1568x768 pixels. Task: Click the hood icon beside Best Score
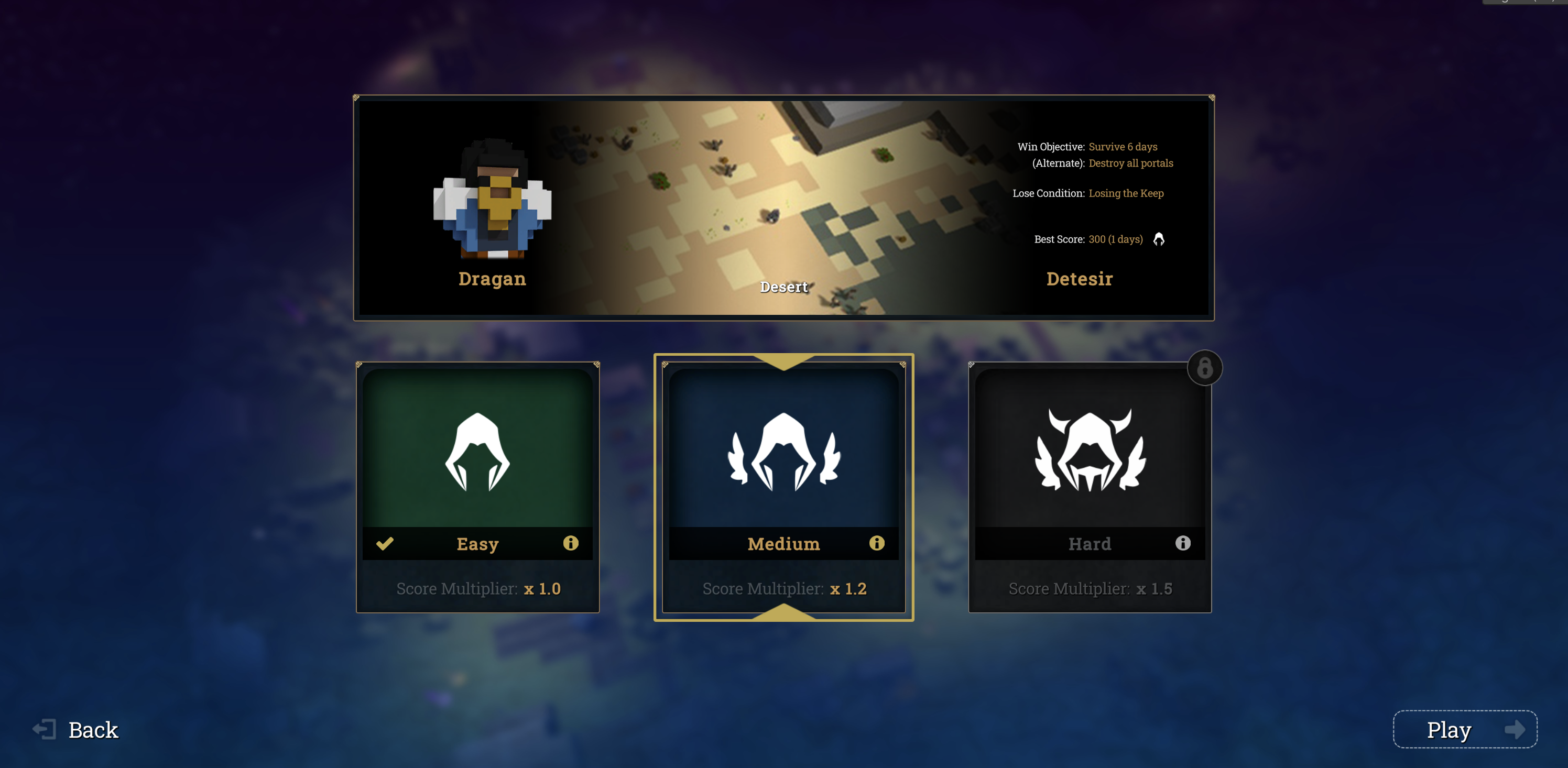(1159, 239)
